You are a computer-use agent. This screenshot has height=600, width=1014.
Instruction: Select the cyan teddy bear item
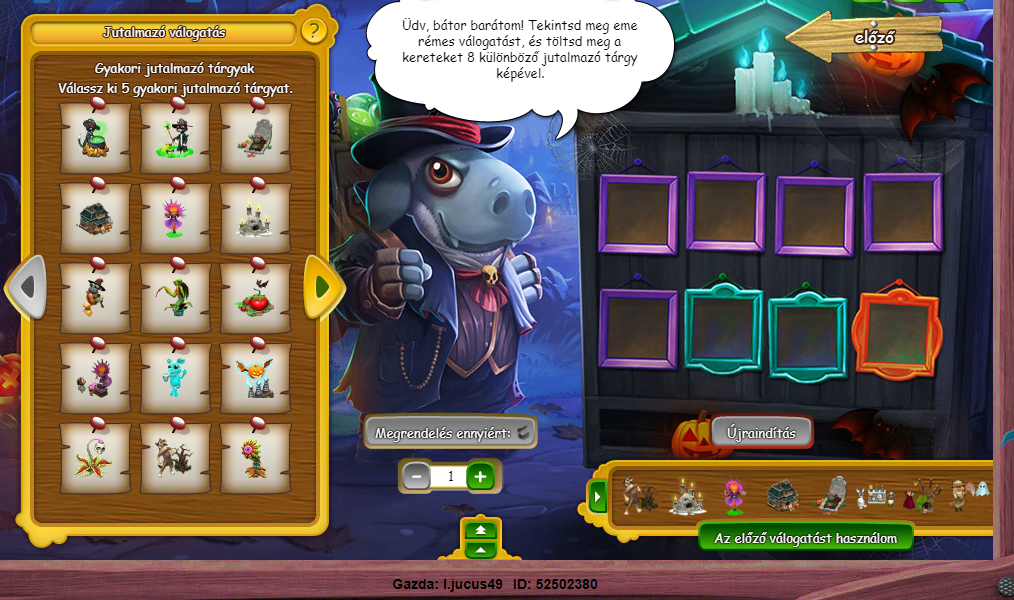[175, 377]
